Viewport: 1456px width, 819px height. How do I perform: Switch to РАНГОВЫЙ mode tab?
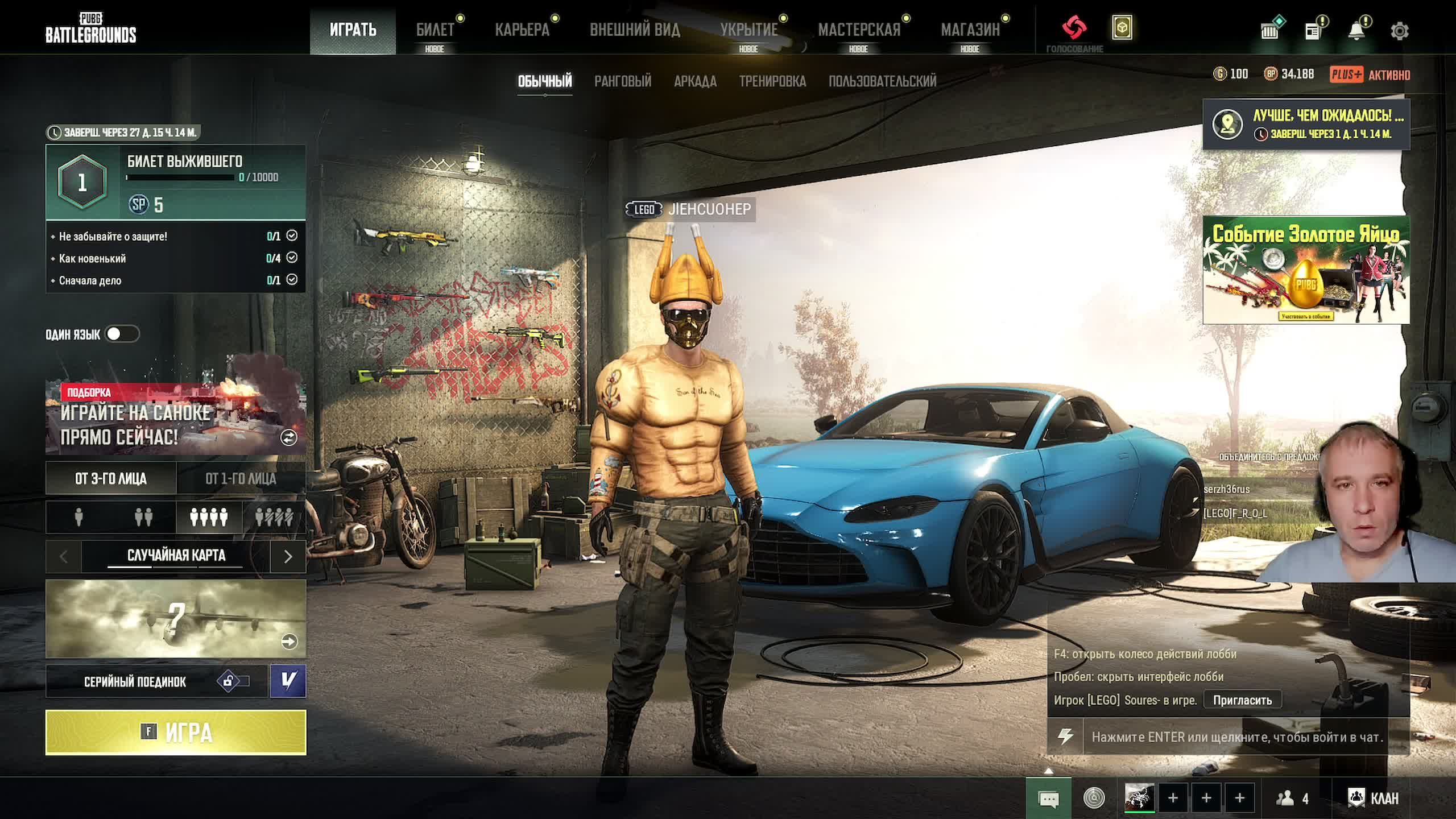pos(623,81)
